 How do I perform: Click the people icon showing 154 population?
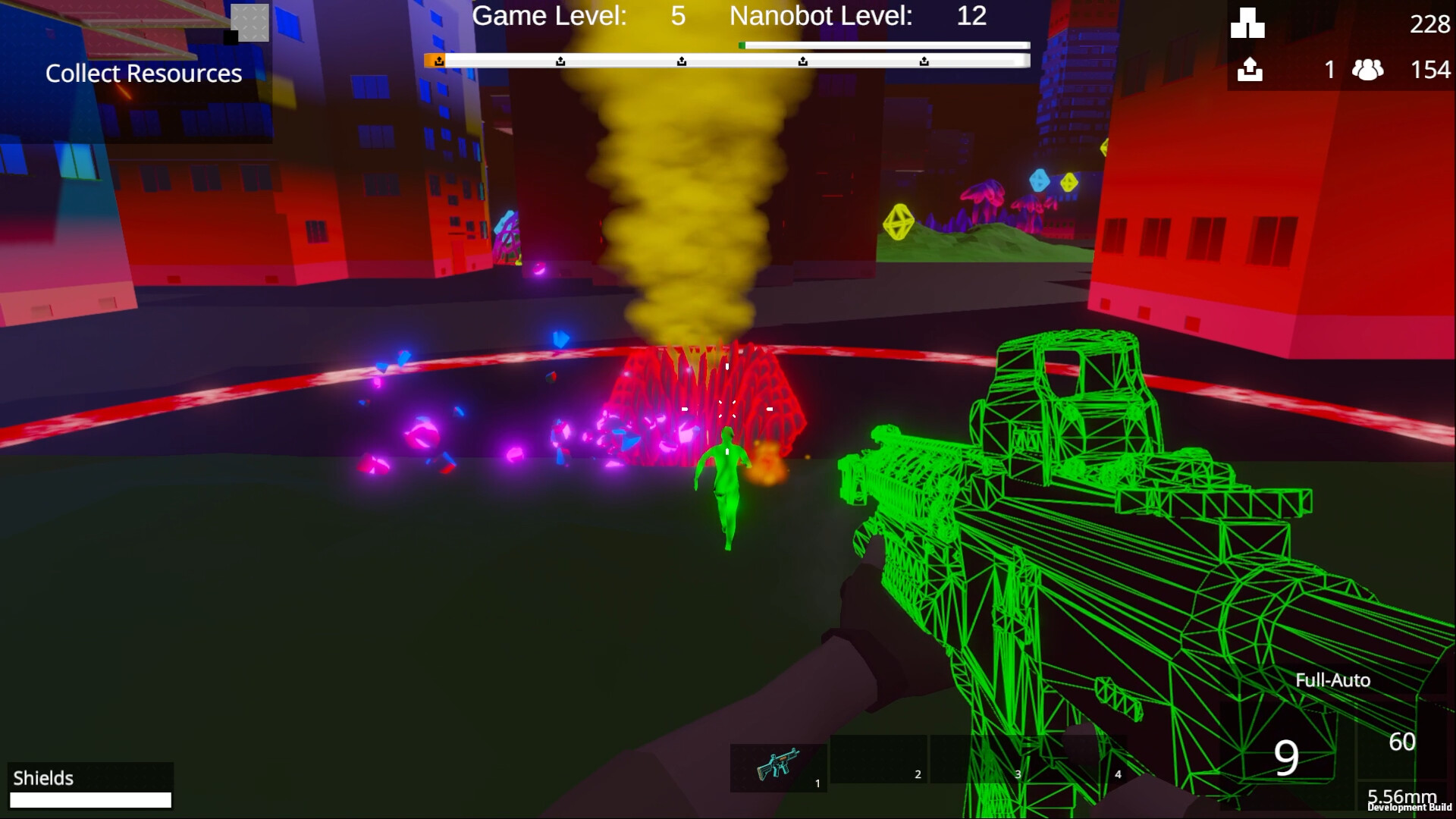1367,70
